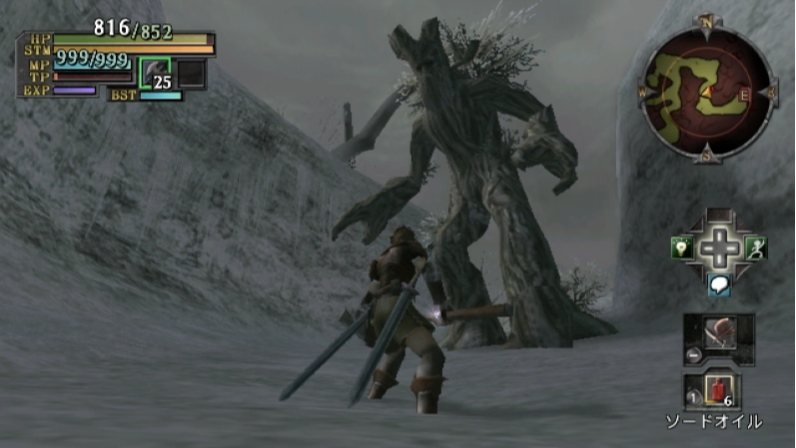
Task: Open the speech bubble chat shortcut
Action: (x=718, y=287)
